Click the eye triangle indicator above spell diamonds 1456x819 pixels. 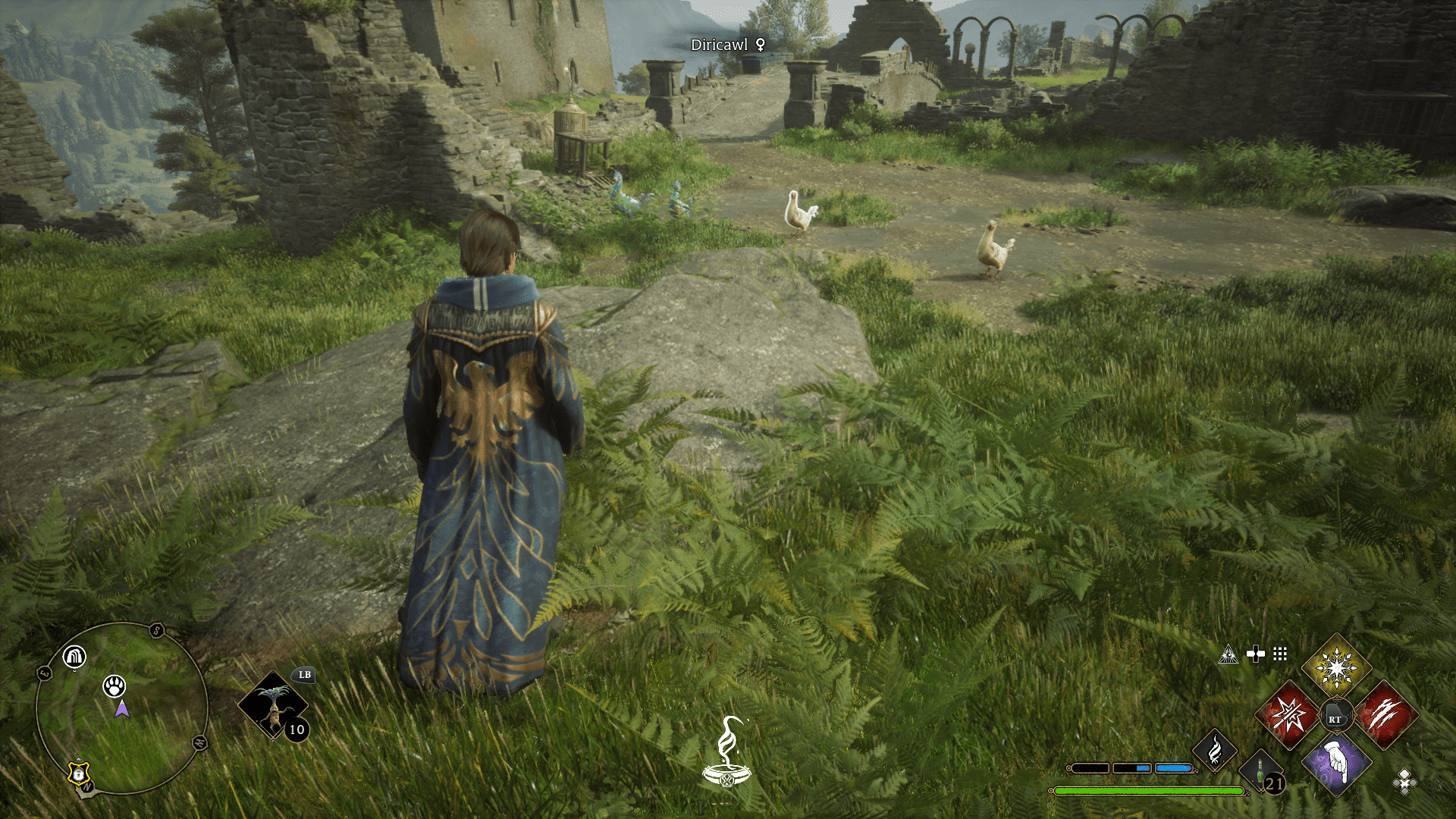pyautogui.click(x=1228, y=654)
